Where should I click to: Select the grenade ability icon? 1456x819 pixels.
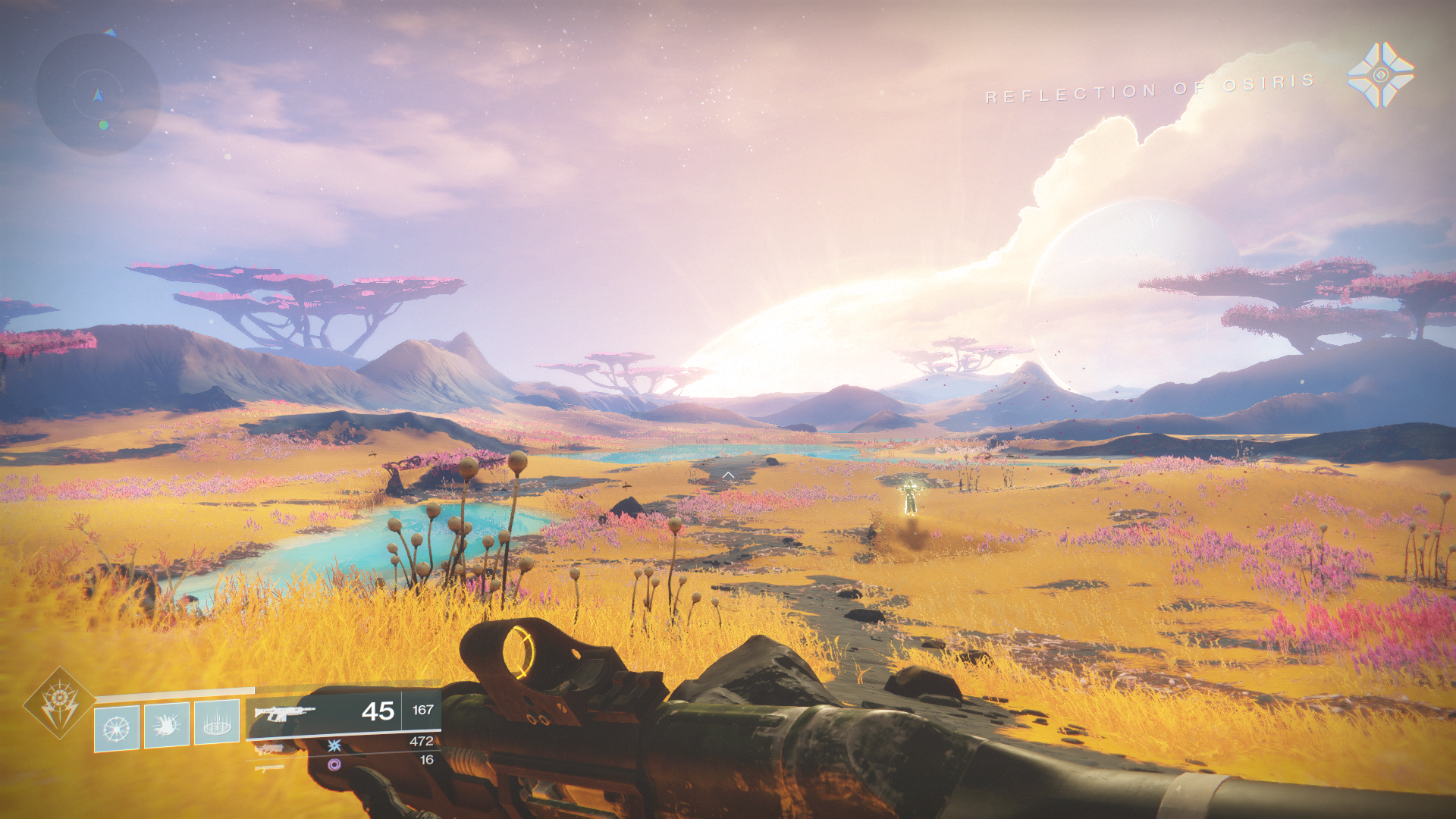click(117, 728)
